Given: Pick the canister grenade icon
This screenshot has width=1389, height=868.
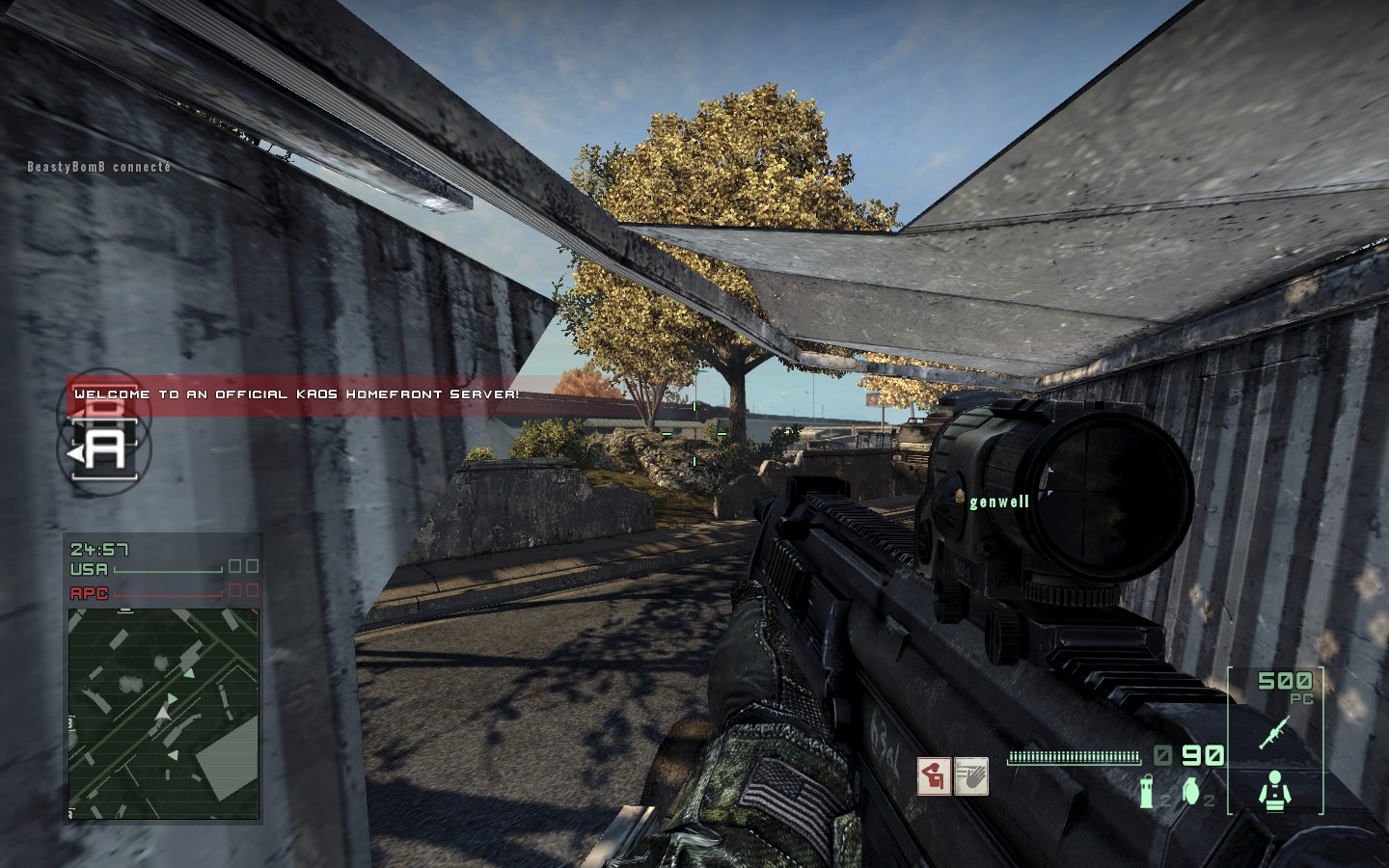Looking at the screenshot, I should click(x=1148, y=792).
